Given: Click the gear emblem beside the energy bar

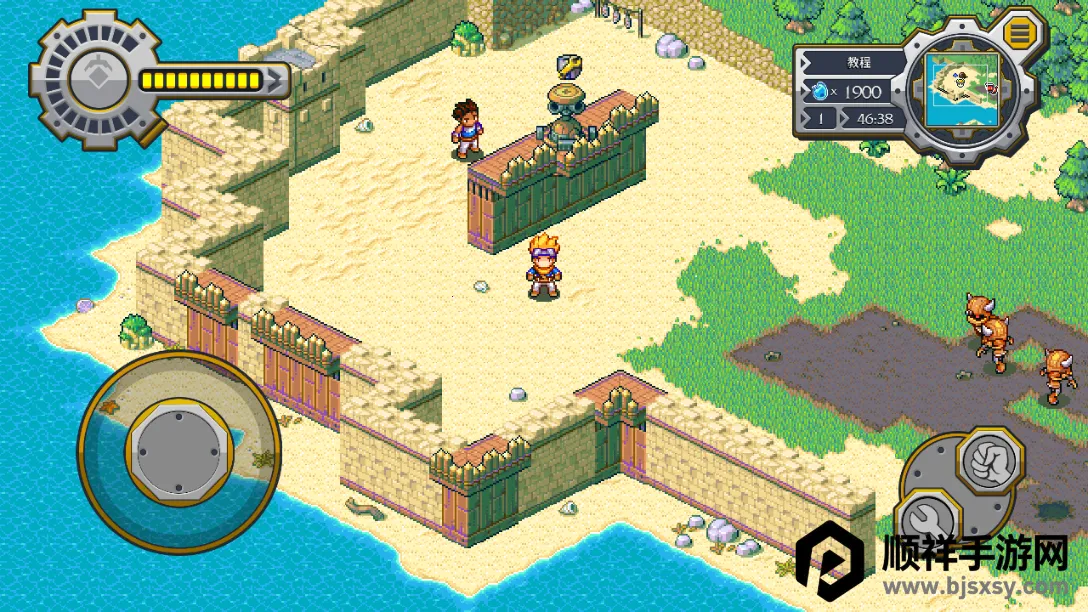Looking at the screenshot, I should click(x=97, y=78).
